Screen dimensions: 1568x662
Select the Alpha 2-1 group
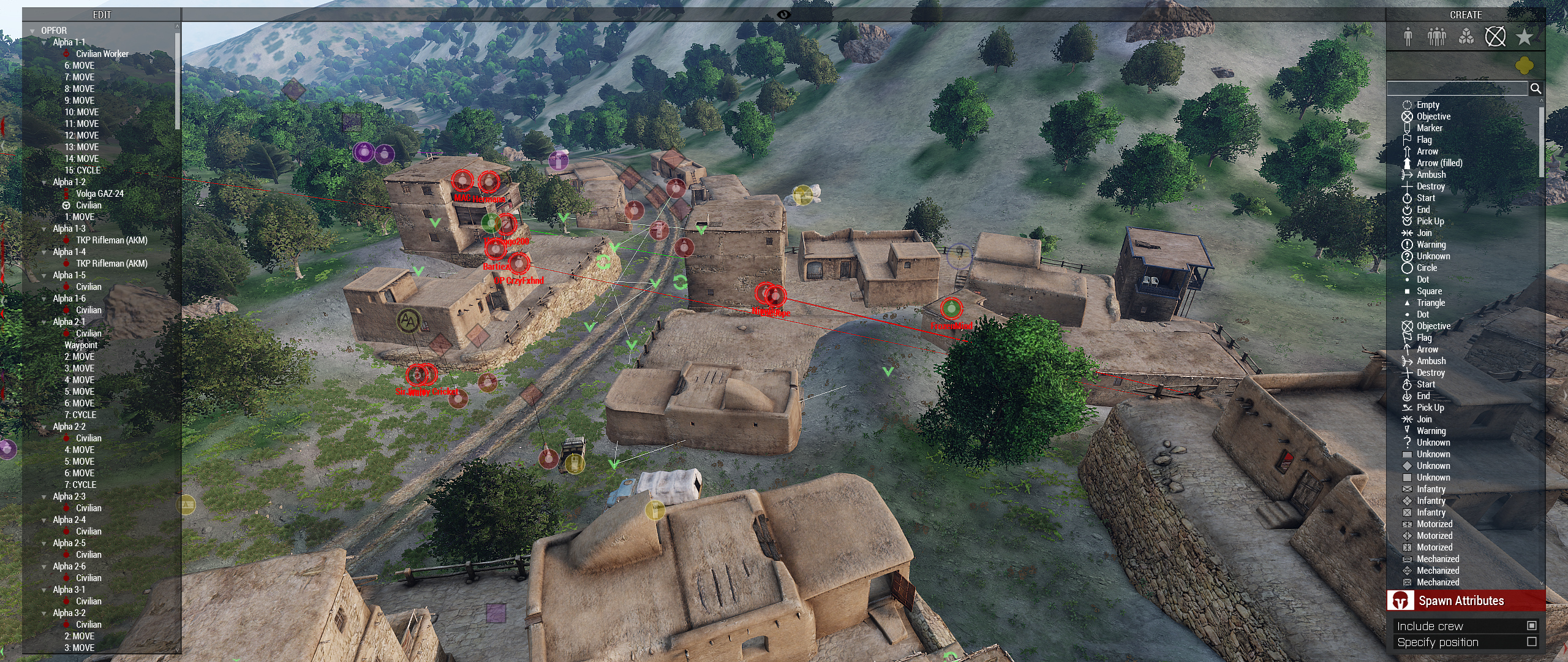tap(69, 322)
